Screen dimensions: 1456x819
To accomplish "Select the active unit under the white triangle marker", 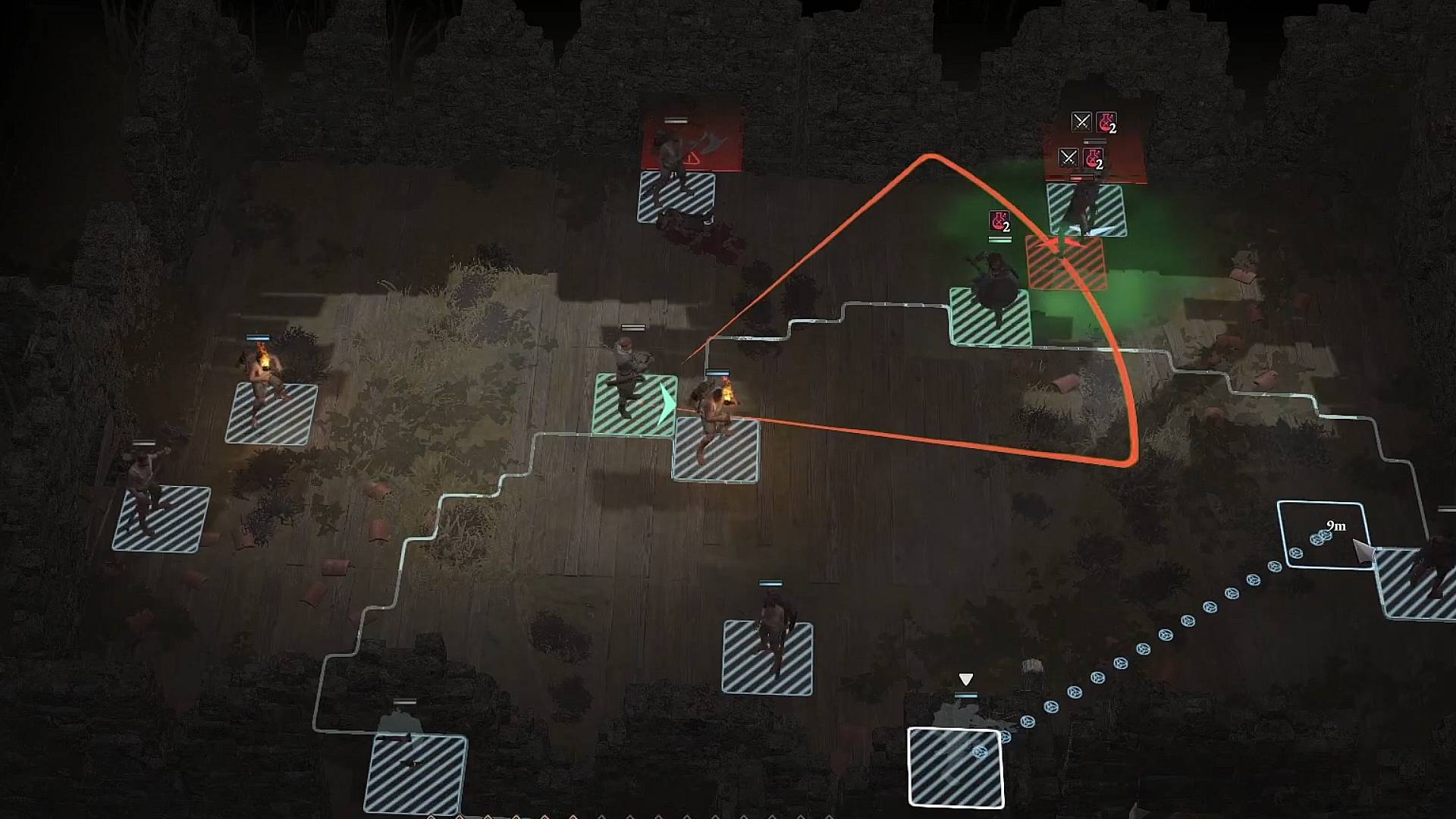I will point(955,766).
